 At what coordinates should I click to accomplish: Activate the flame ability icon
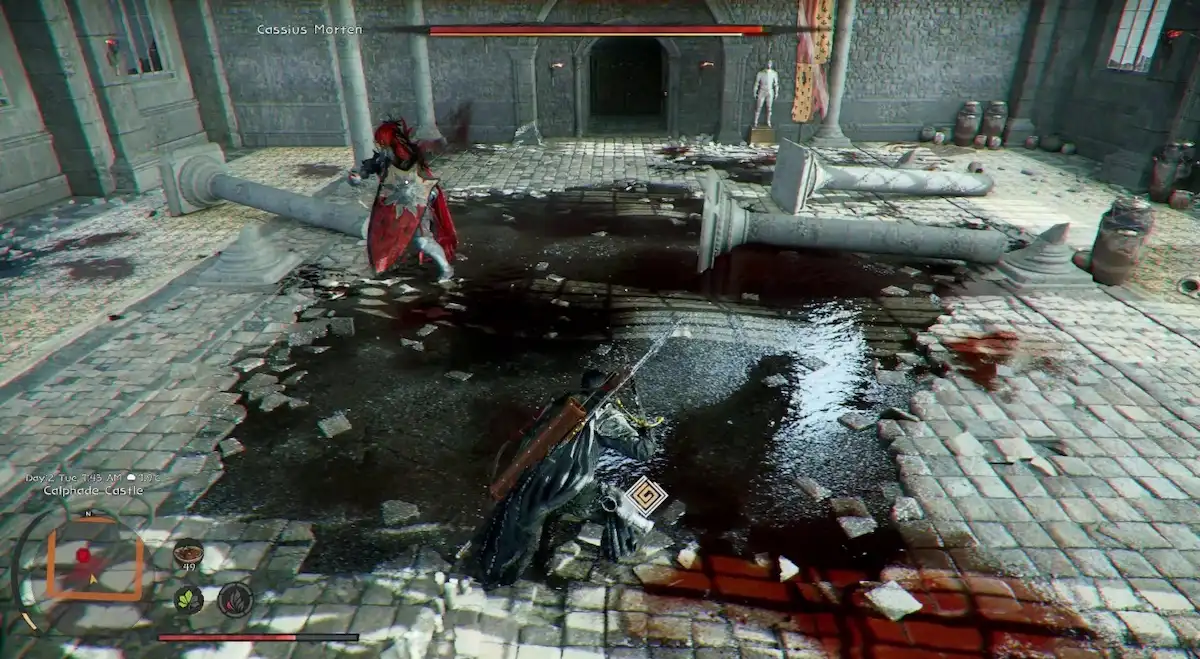coord(235,599)
